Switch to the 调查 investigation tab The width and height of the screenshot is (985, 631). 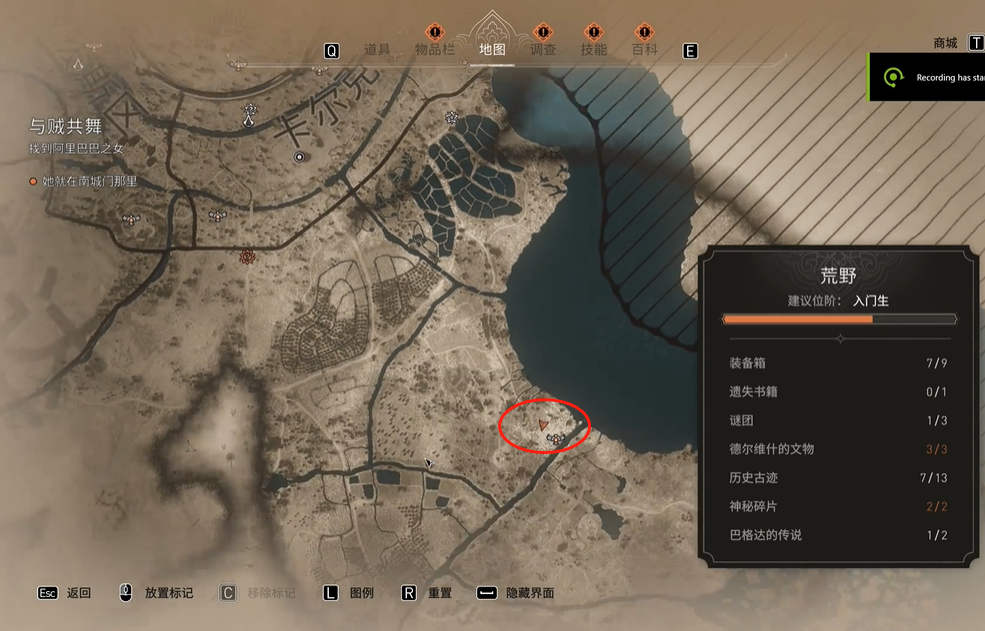[543, 50]
